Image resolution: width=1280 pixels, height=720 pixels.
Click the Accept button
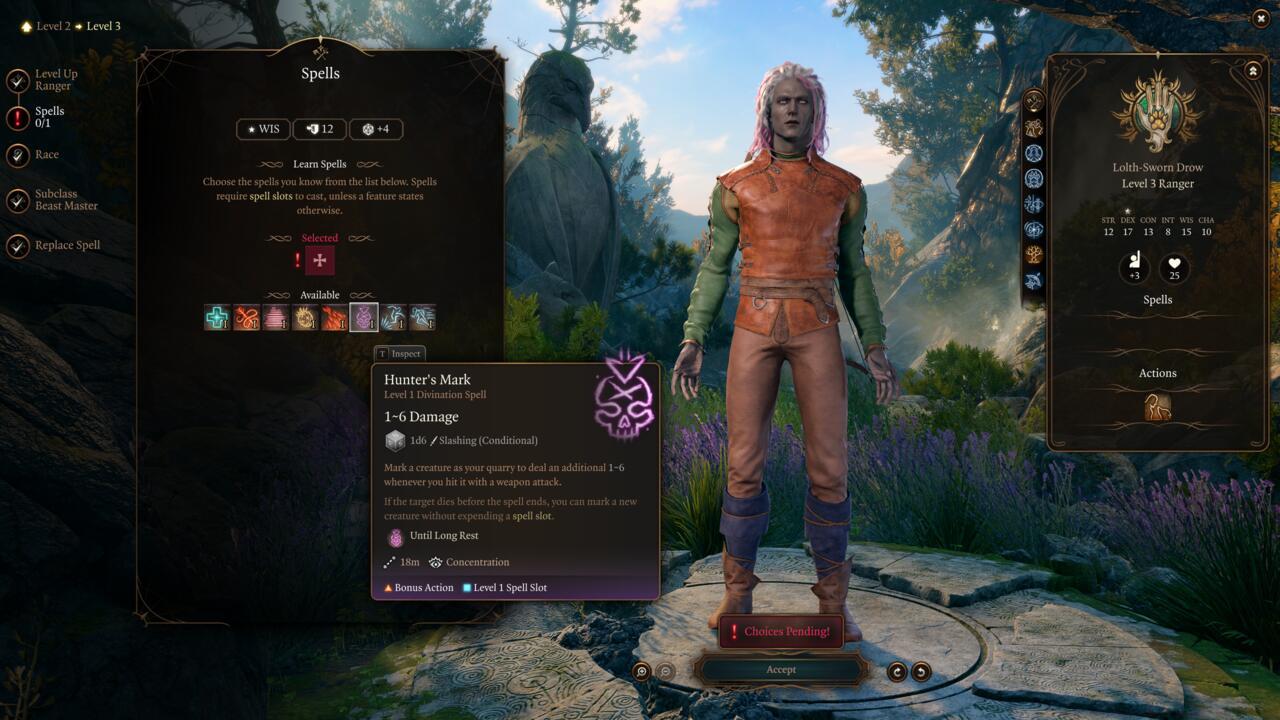(781, 669)
